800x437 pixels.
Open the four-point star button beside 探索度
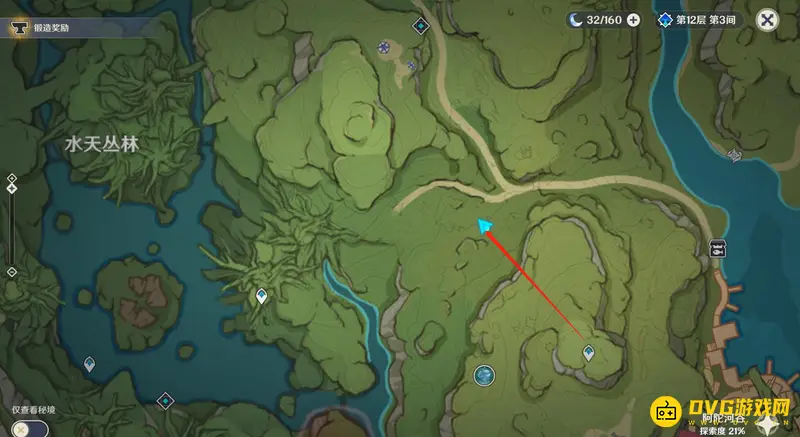click(767, 423)
